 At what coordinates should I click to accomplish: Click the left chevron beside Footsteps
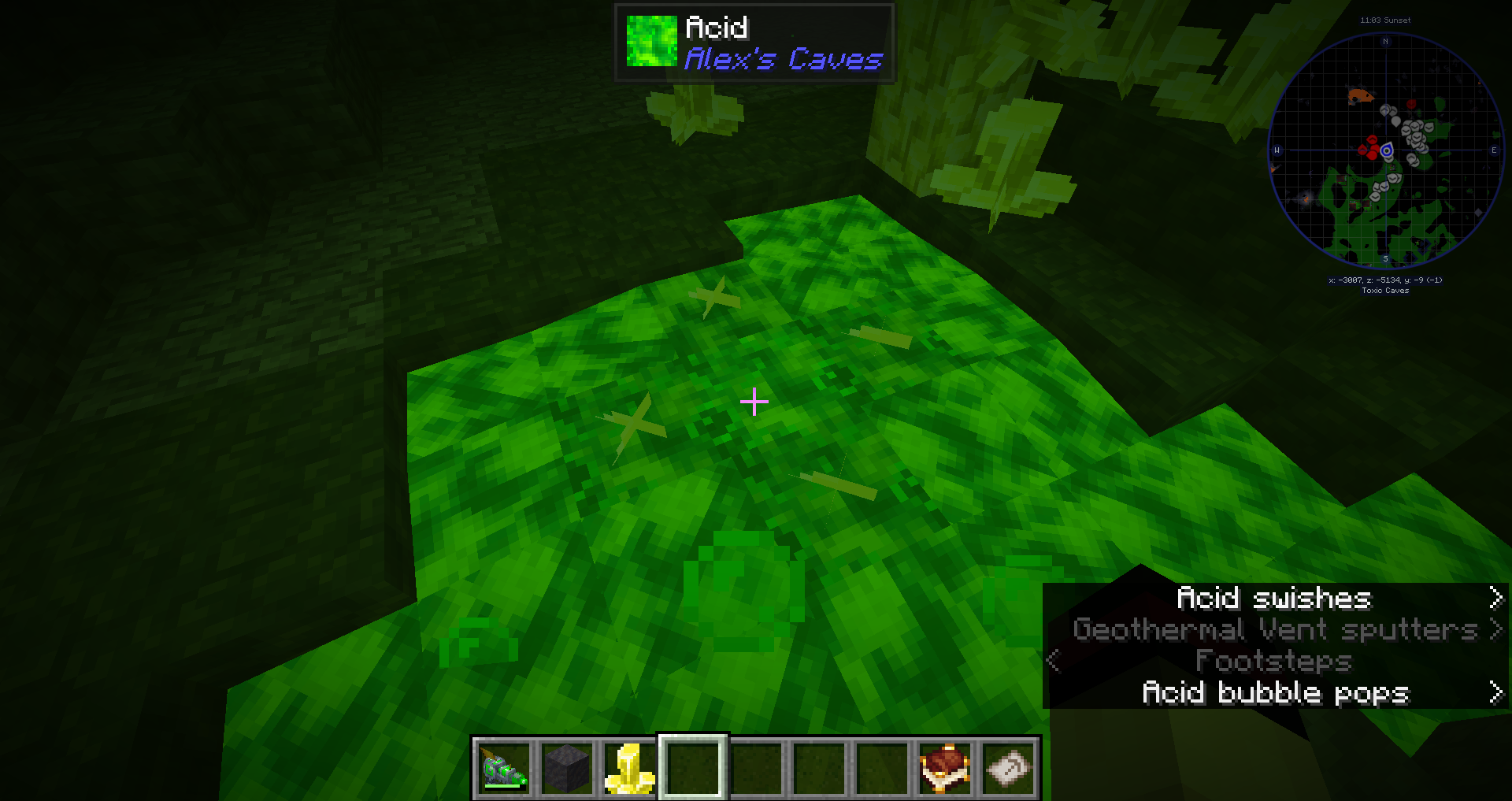(x=1053, y=662)
